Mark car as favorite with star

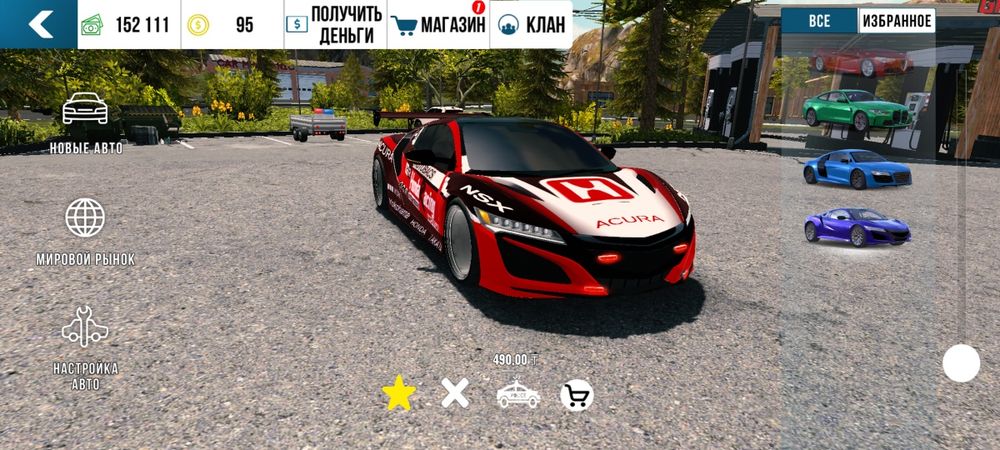(398, 395)
